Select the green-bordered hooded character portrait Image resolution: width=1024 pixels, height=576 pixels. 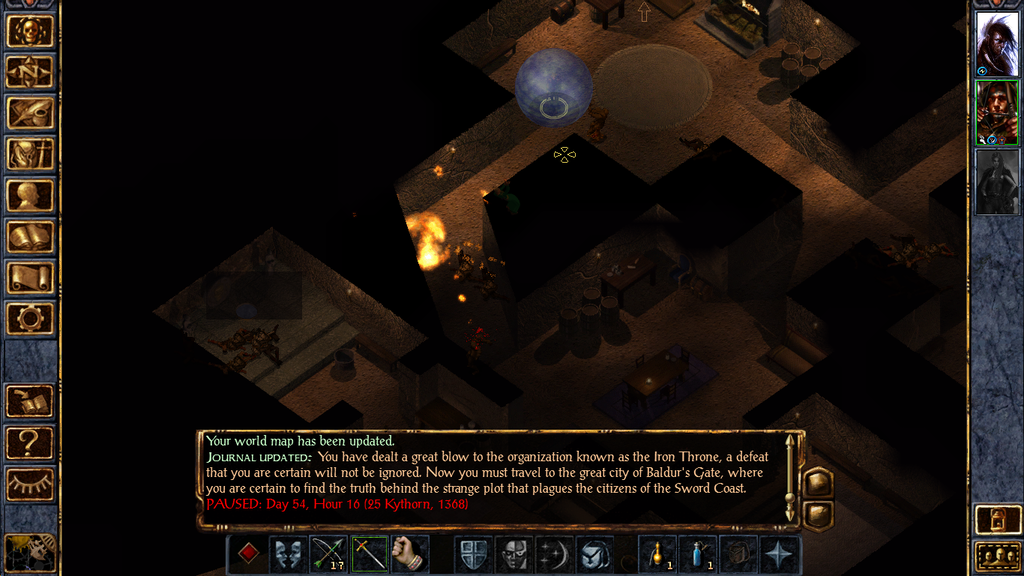tap(997, 112)
